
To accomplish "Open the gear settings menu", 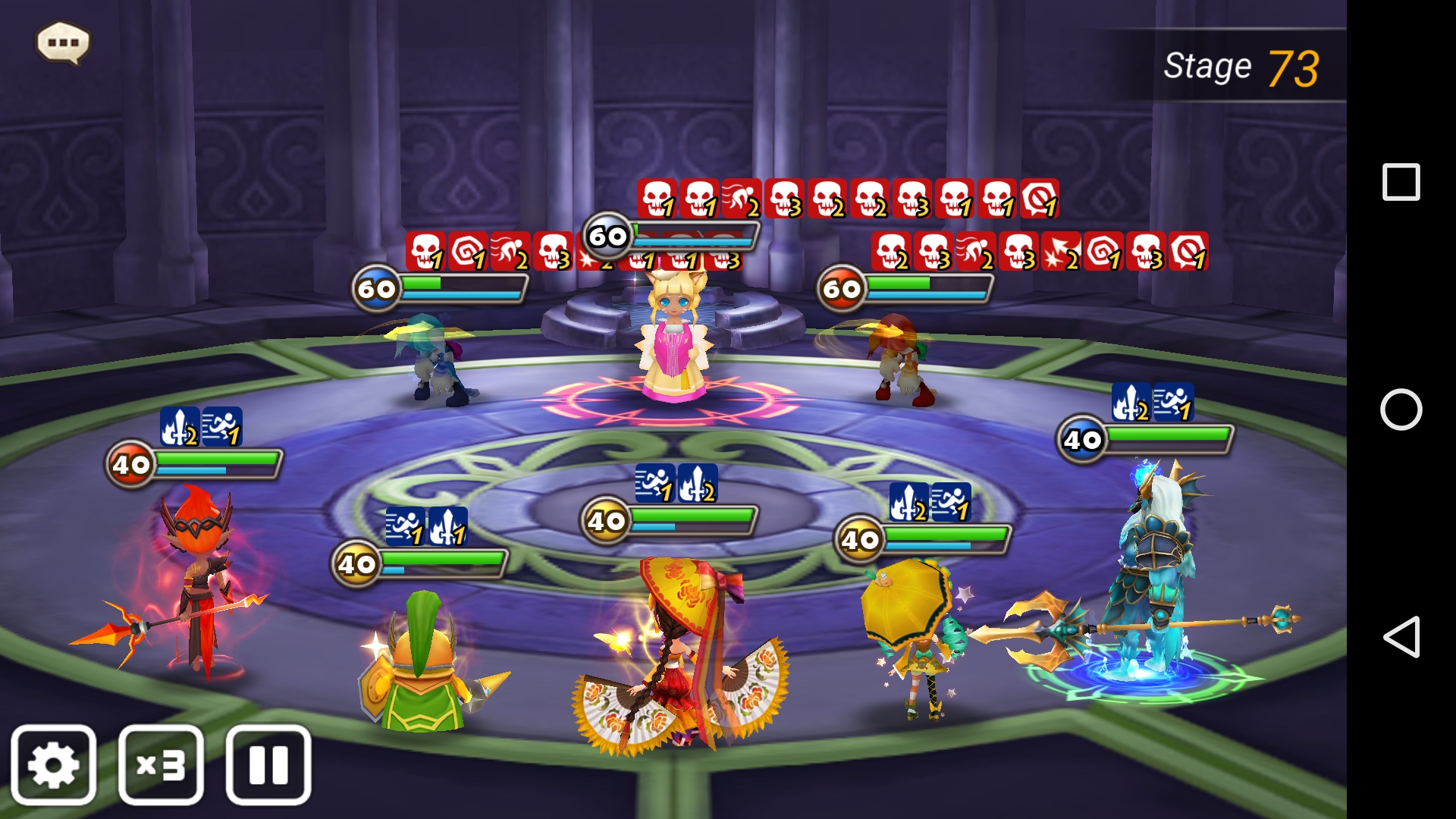I will pyautogui.click(x=53, y=764).
